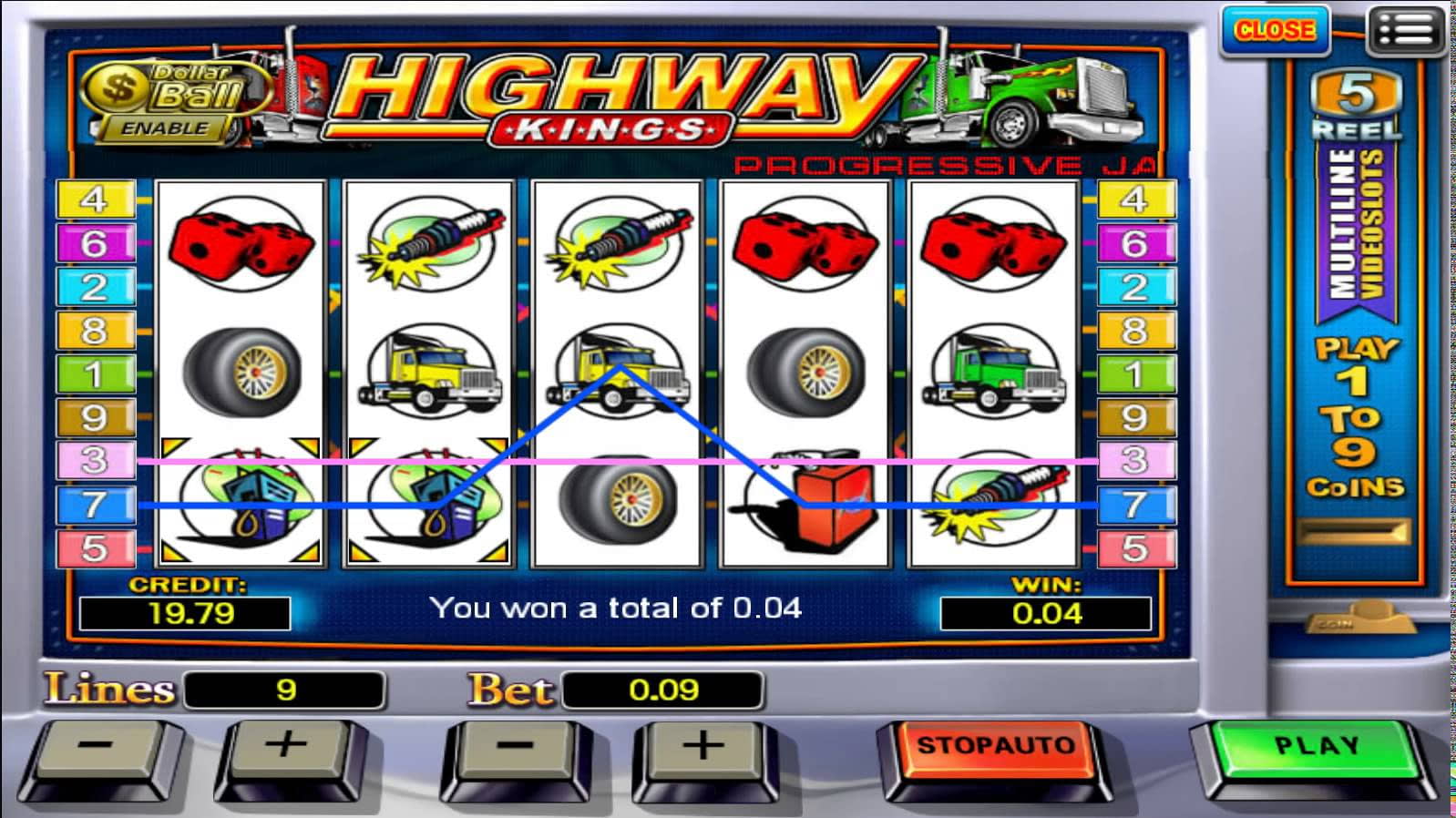Select left payline marker 5
The height and width of the screenshot is (818, 1456).
[x=95, y=548]
